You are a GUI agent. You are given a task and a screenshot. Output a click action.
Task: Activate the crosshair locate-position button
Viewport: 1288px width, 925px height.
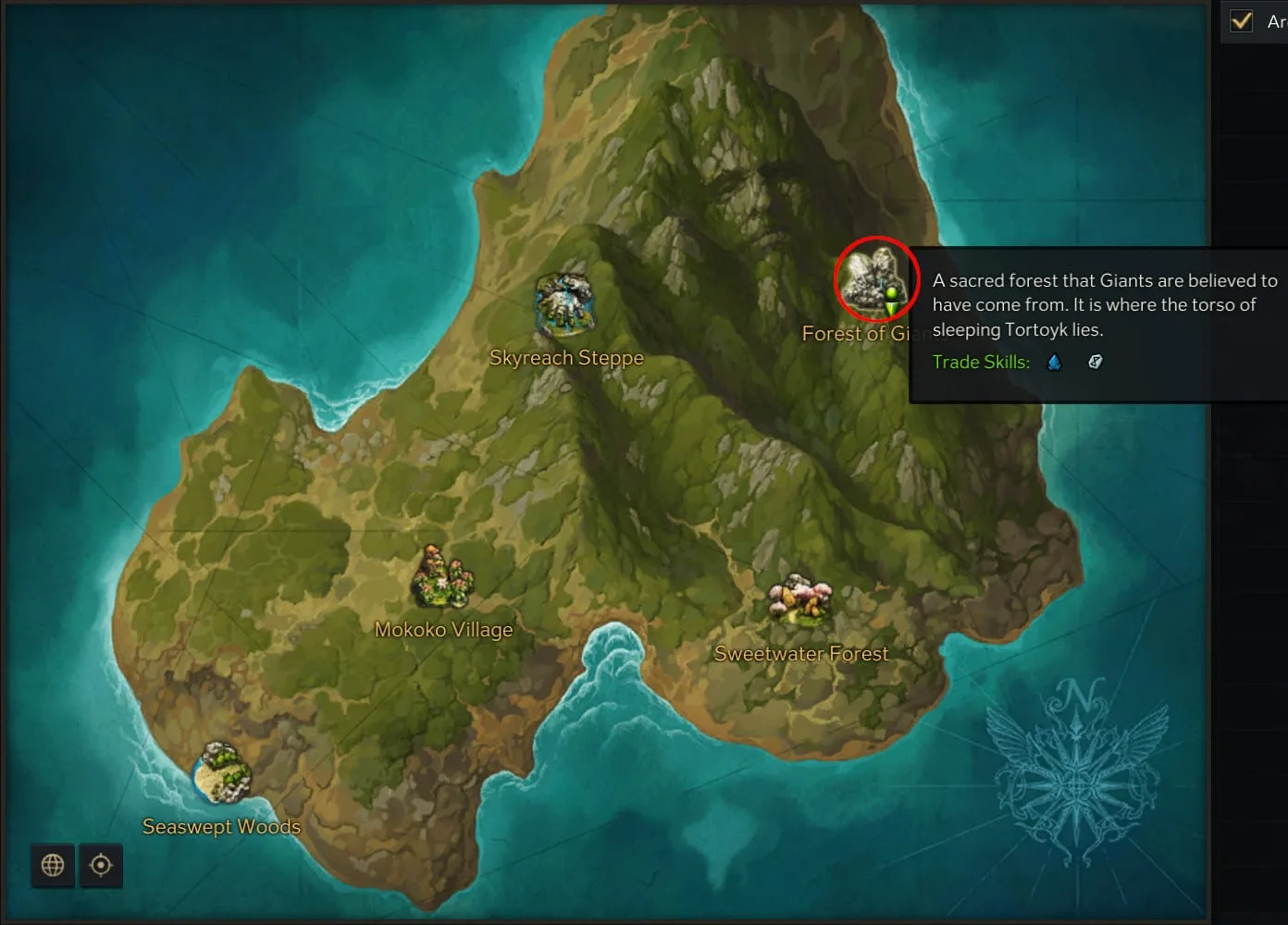point(101,865)
